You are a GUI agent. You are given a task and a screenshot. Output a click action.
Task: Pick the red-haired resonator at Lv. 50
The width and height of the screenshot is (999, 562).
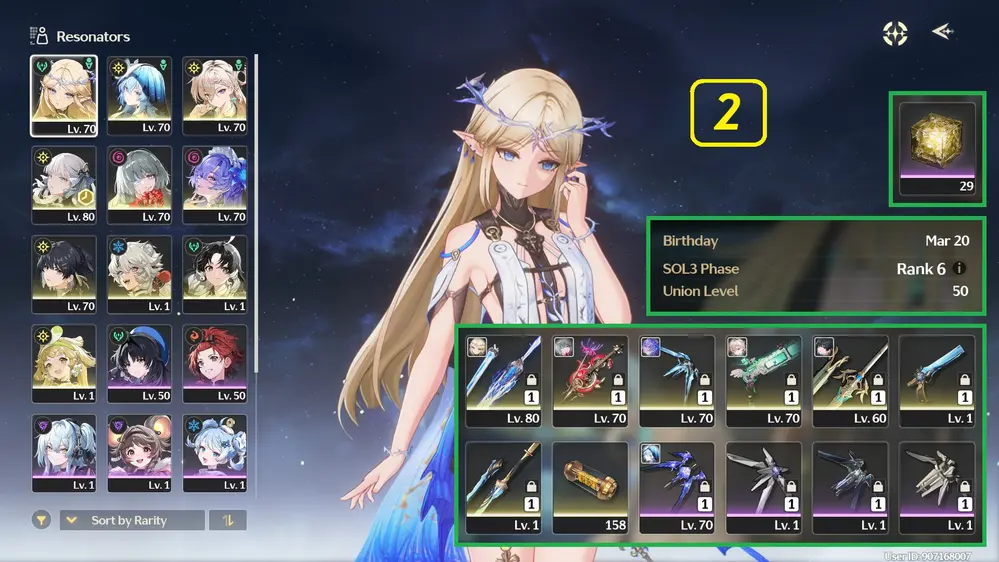pos(214,364)
